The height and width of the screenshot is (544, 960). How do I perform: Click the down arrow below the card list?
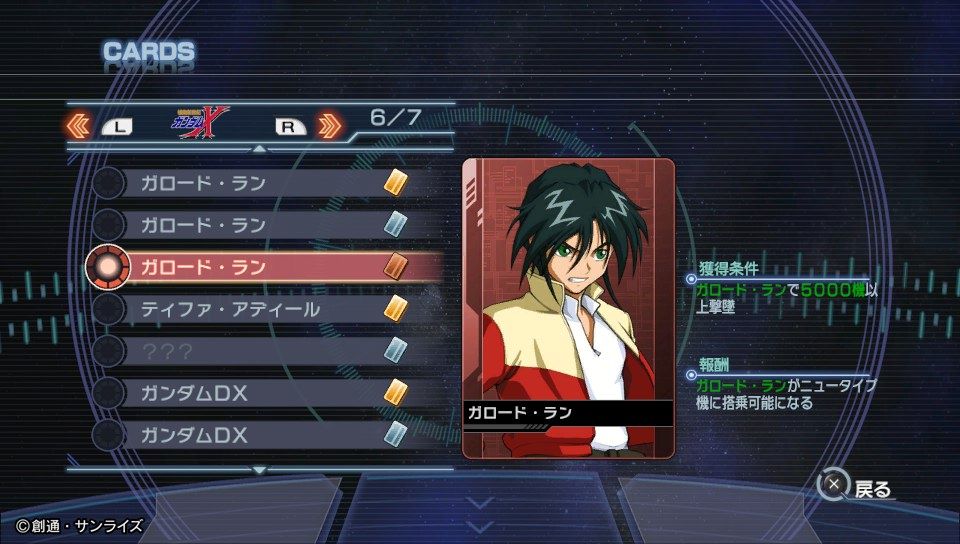coord(260,469)
